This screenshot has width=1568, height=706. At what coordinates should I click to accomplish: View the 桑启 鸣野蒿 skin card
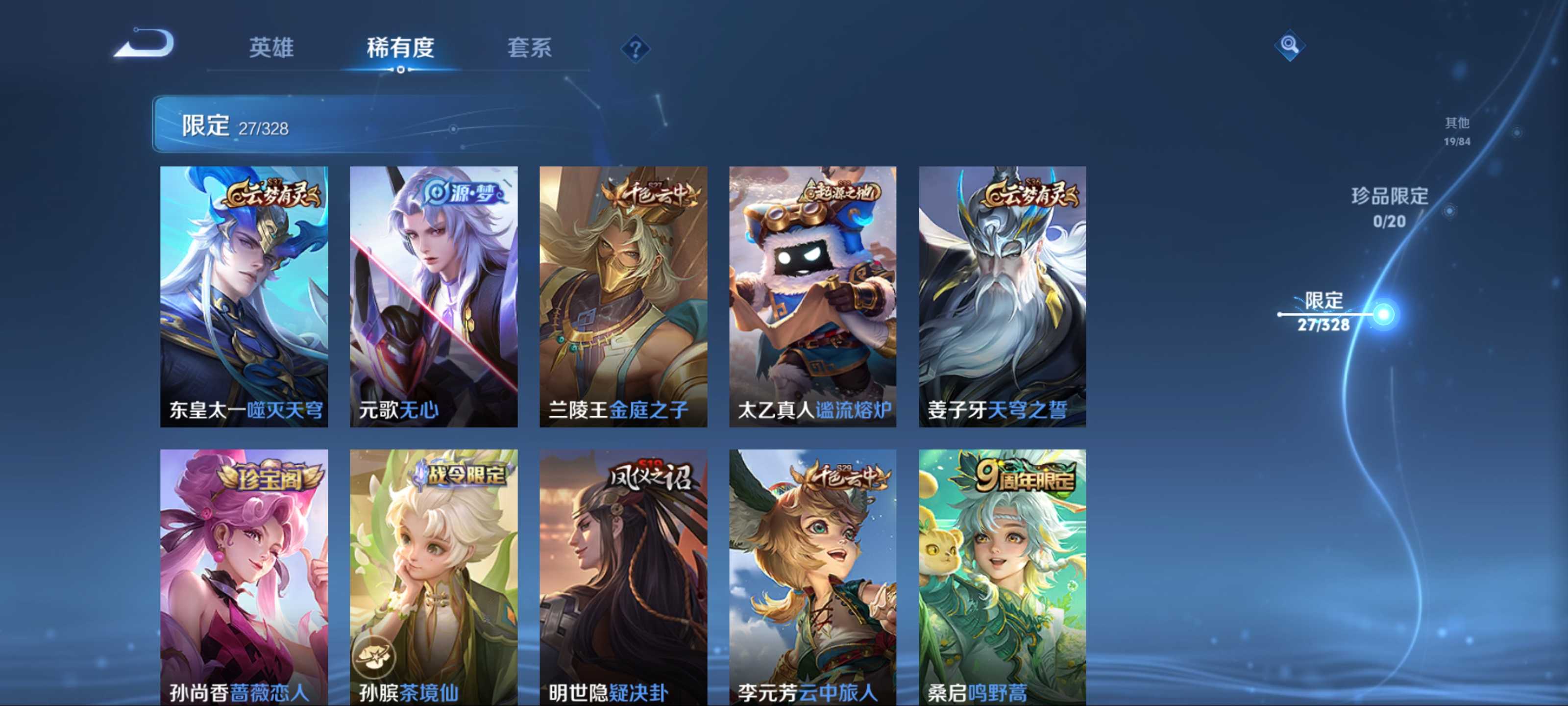pyautogui.click(x=1002, y=576)
